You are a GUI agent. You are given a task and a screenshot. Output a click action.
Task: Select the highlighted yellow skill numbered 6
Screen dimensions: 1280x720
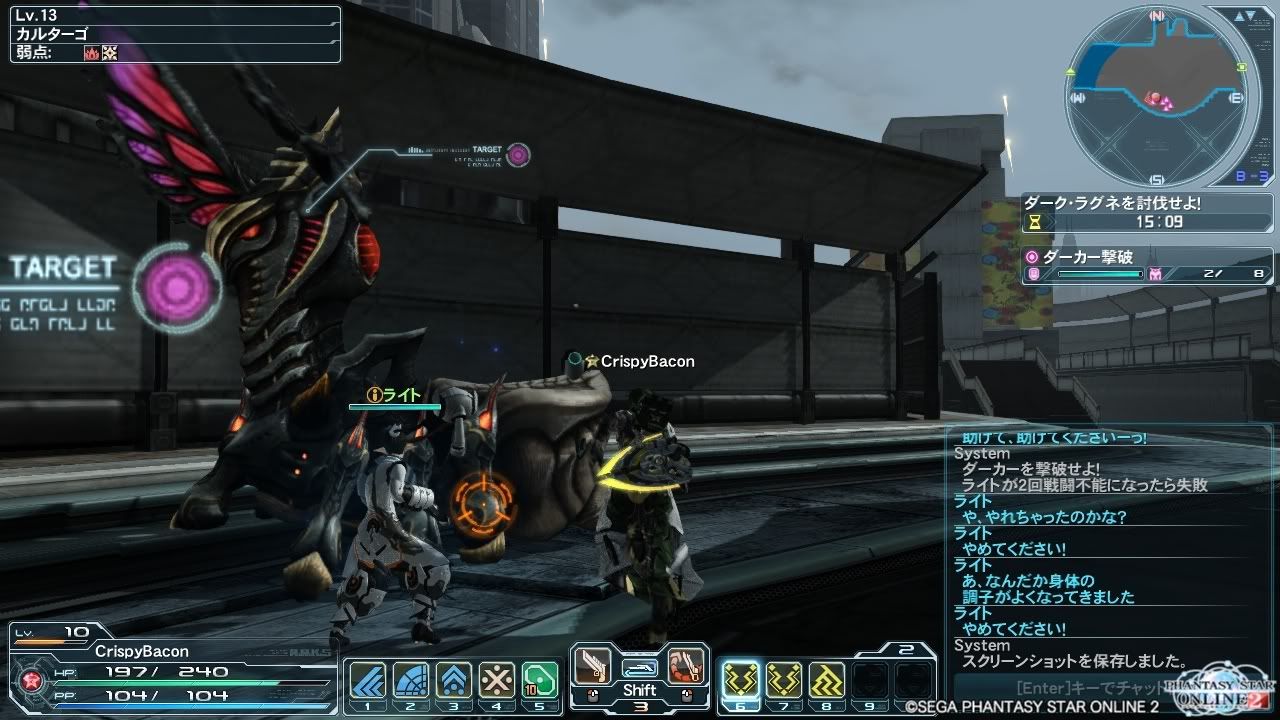coord(741,680)
